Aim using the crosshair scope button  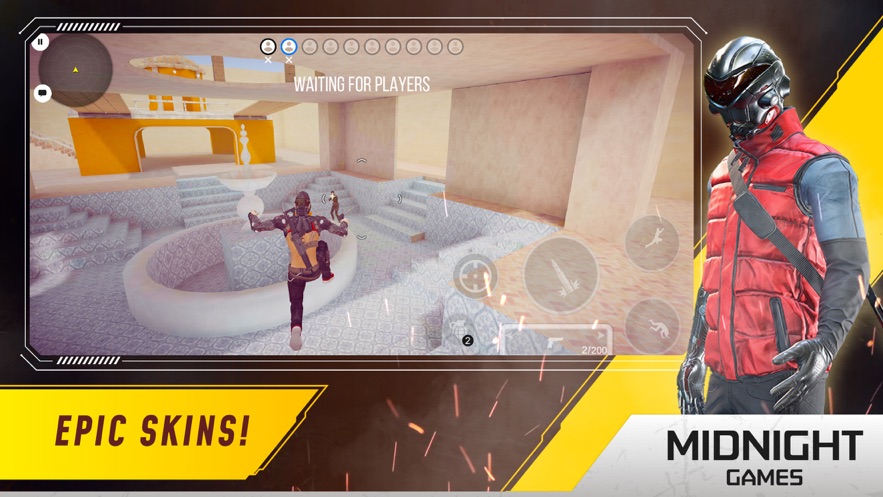click(x=475, y=275)
